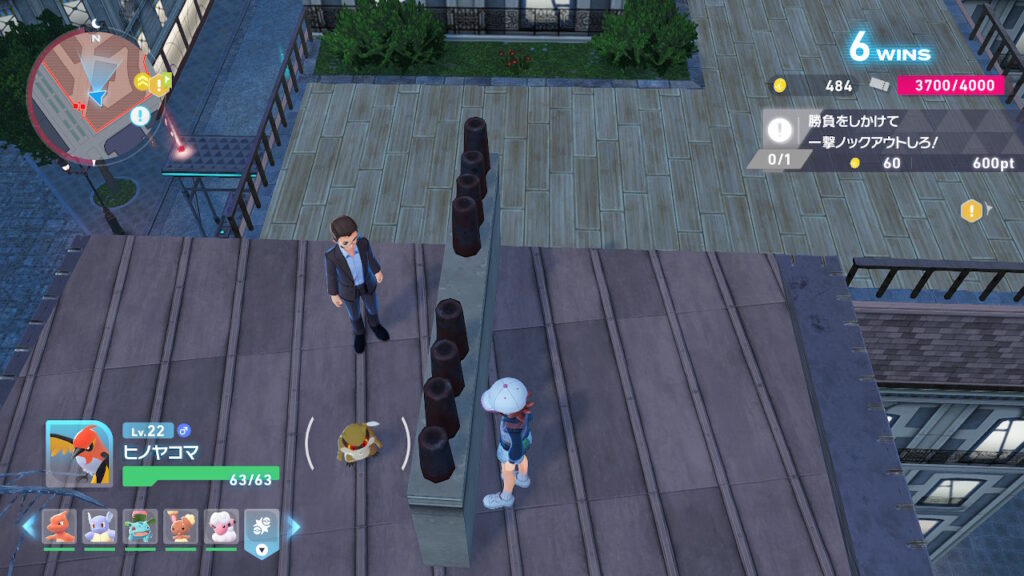Viewport: 1024px width, 576px height.
Task: Click the left arrow of the party bar
Action: point(28,526)
